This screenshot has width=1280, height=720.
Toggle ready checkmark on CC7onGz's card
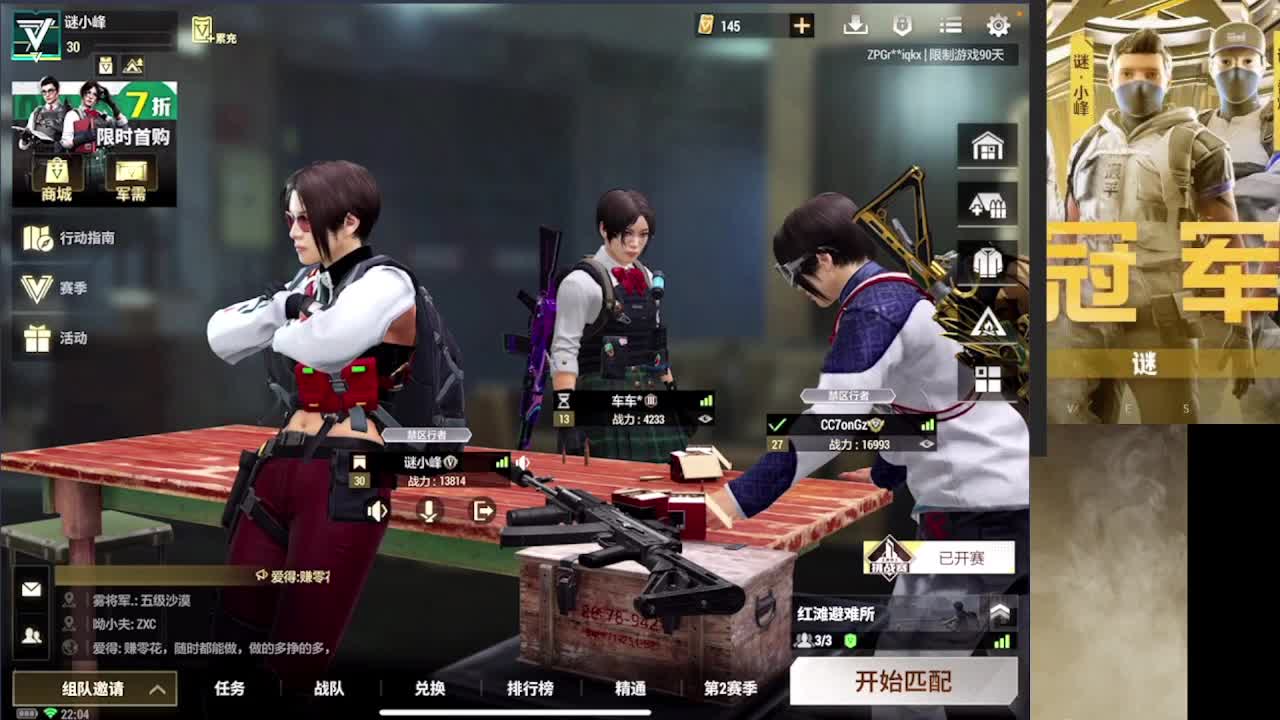775,422
